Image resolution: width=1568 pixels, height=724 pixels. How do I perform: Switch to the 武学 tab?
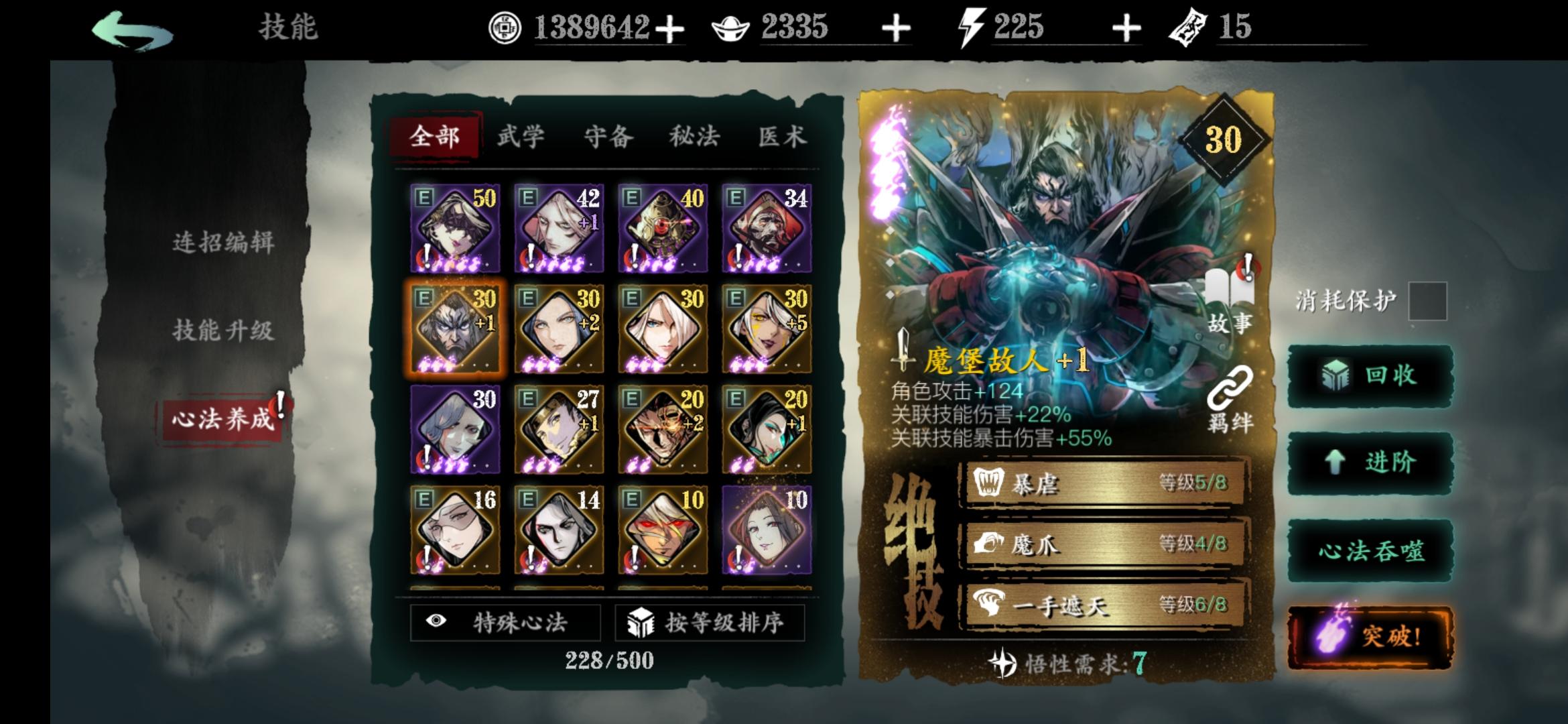tap(522, 136)
